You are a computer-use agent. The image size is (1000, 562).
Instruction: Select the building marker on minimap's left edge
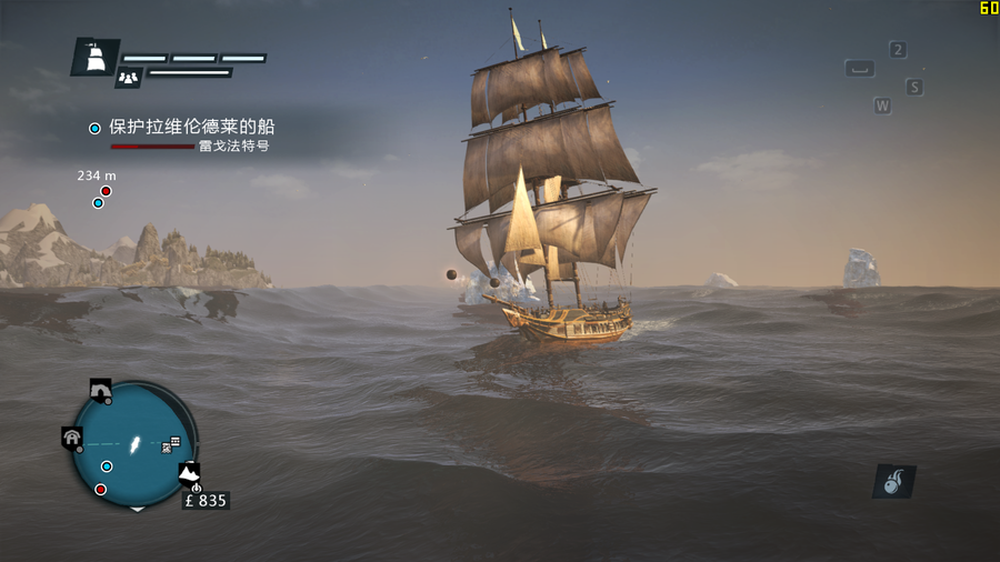72,437
